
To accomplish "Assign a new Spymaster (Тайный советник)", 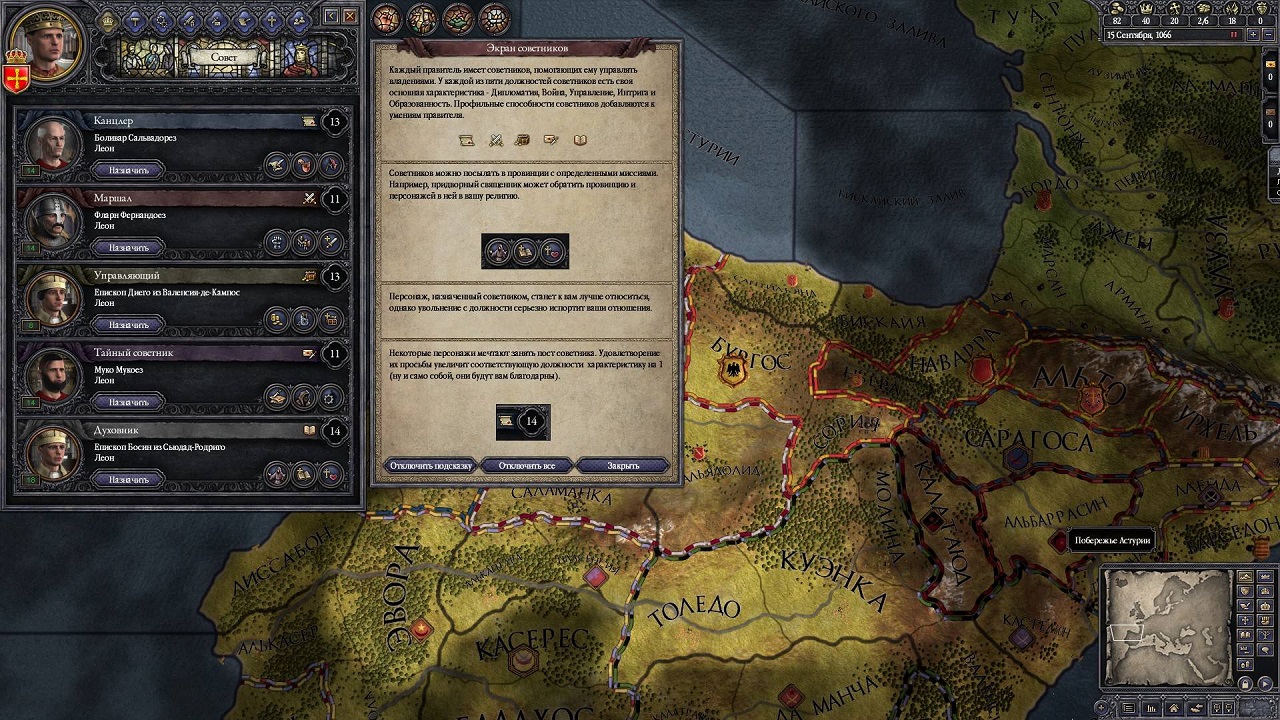I will coord(128,402).
